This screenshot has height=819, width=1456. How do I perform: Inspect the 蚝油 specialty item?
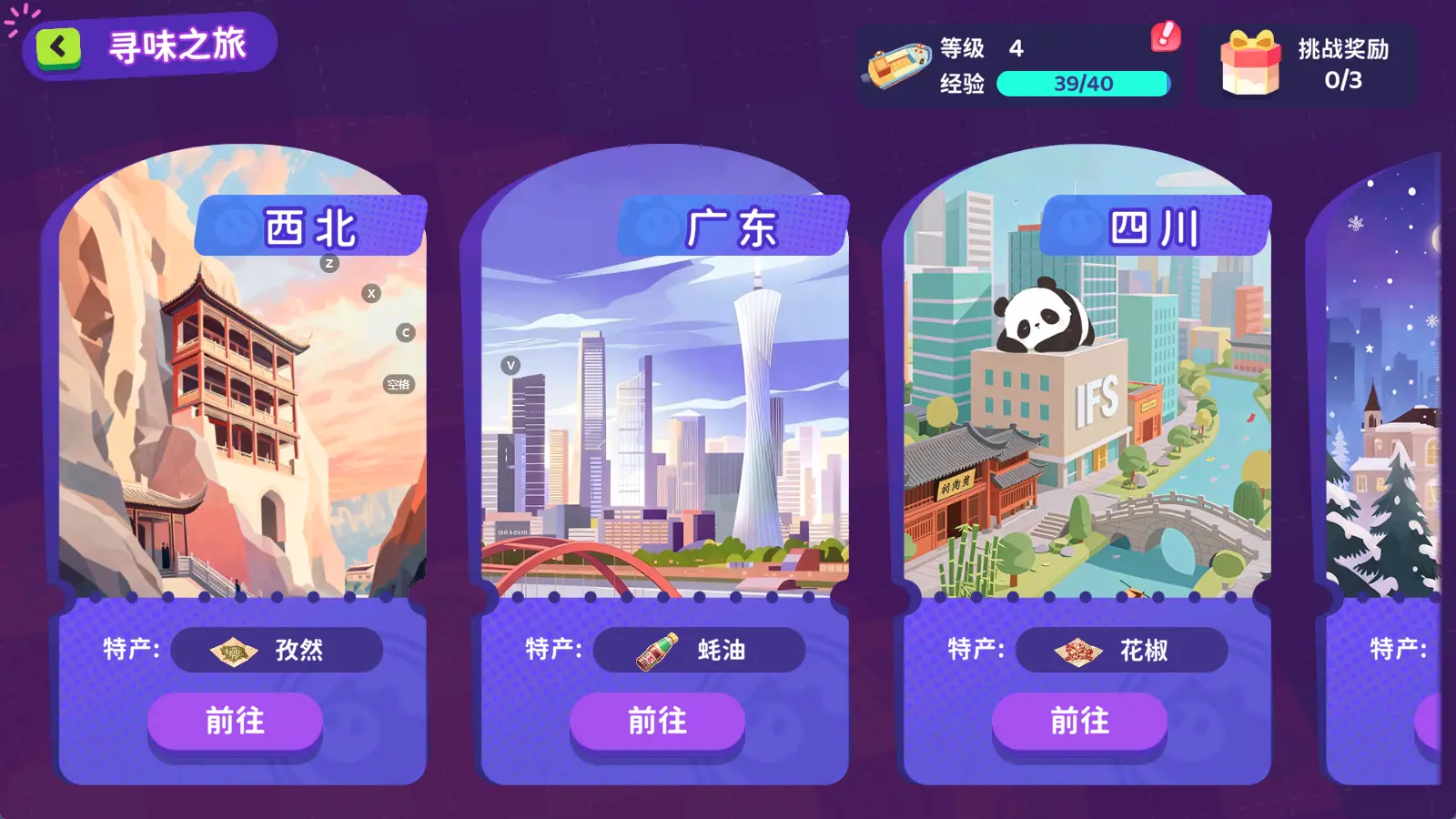[699, 650]
